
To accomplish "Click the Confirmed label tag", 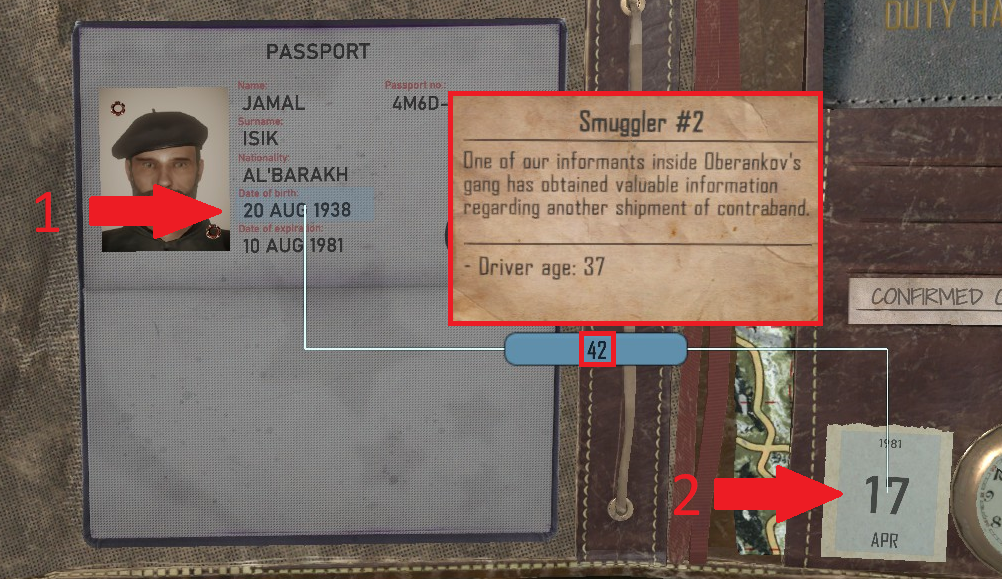I will point(926,297).
